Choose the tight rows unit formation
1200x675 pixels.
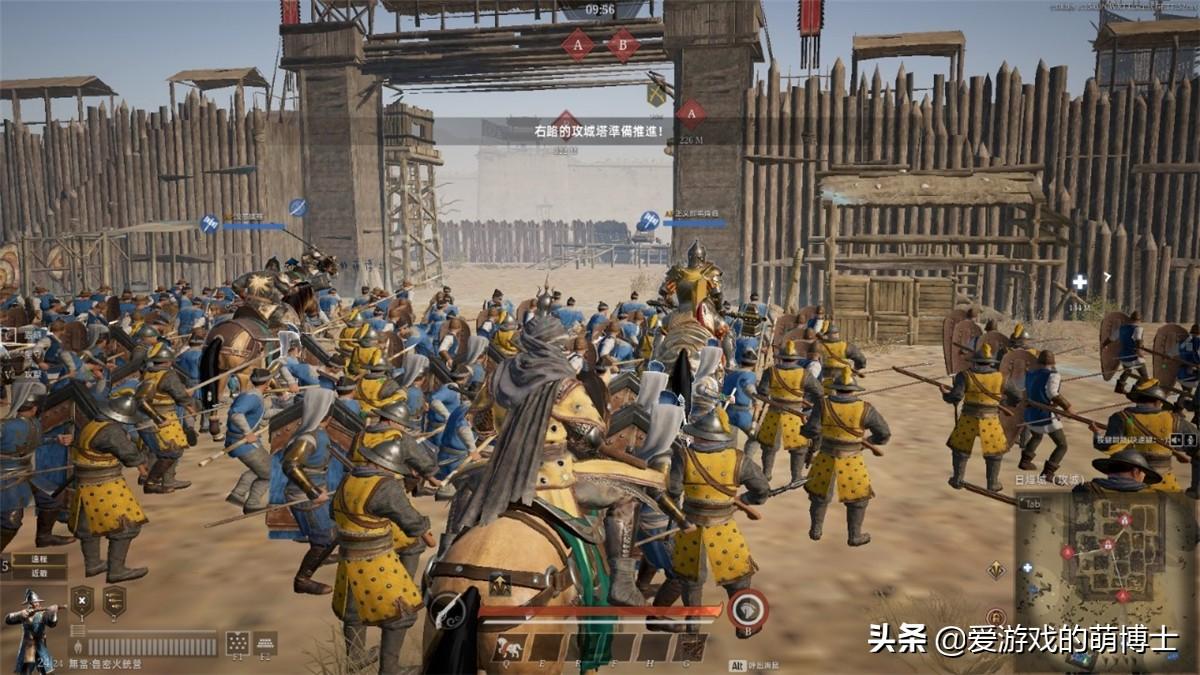pyautogui.click(x=265, y=642)
